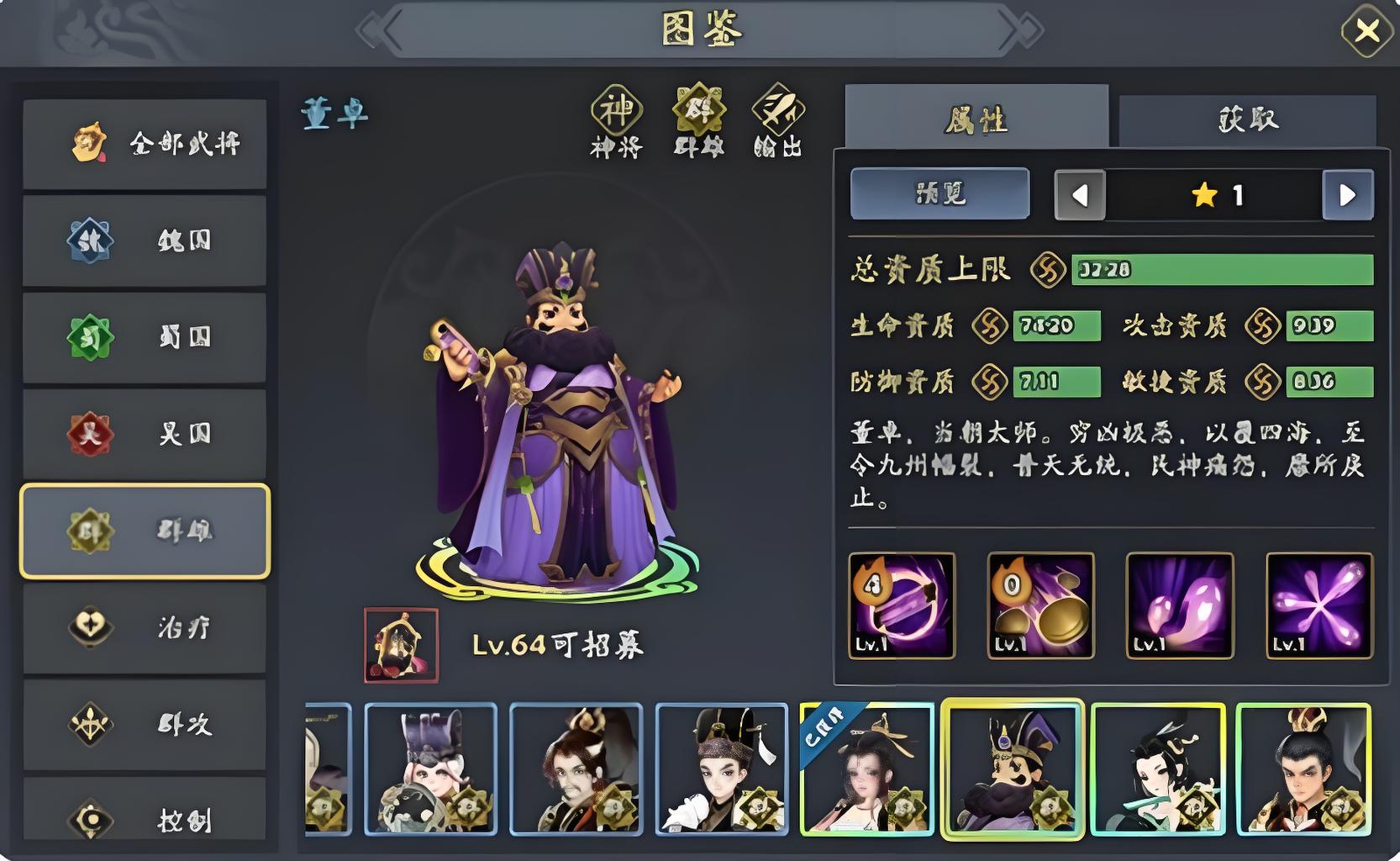
Task: Show 群攻 area attack heroes
Action: (x=145, y=724)
